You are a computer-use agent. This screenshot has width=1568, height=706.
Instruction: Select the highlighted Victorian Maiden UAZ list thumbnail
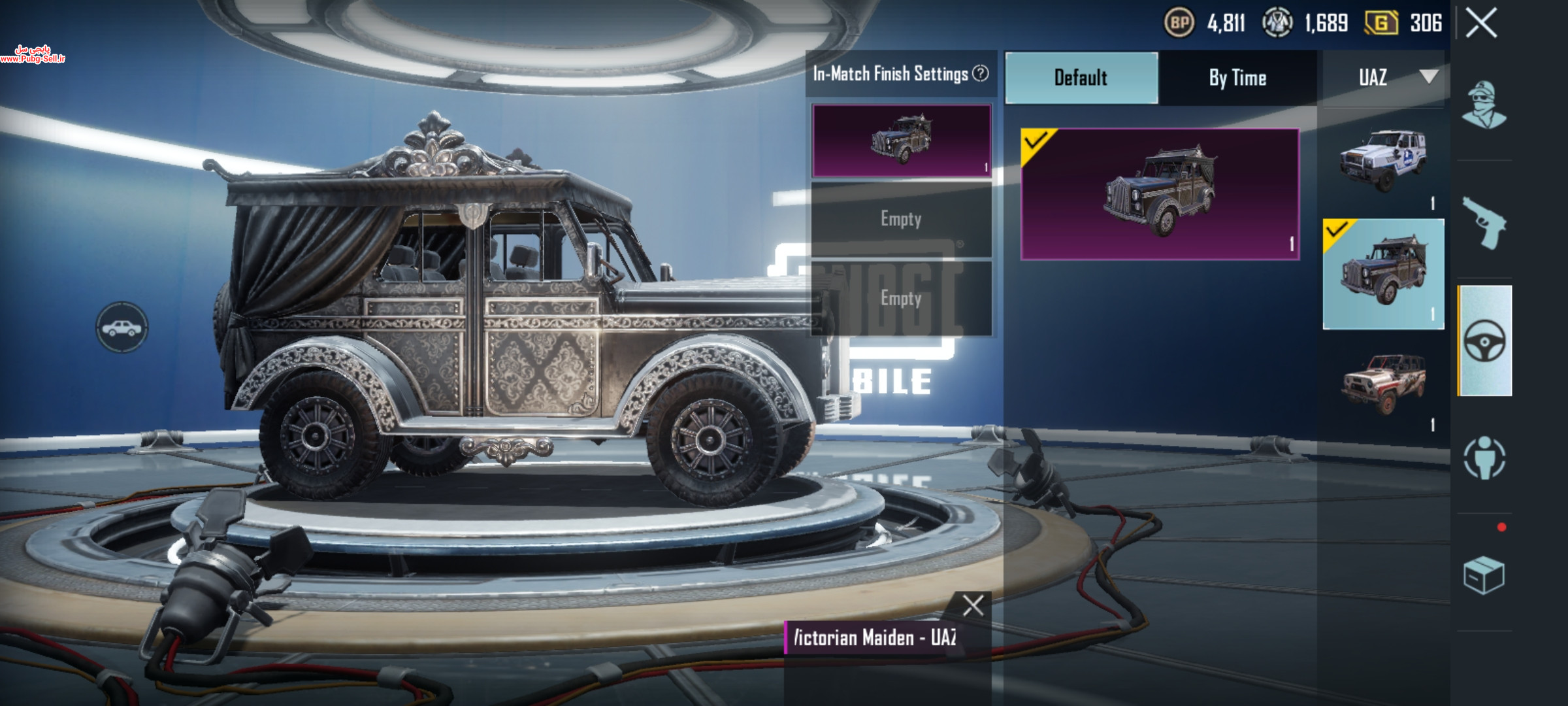(1383, 275)
